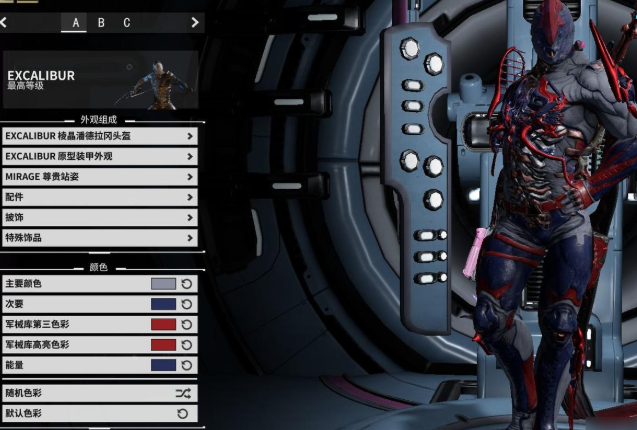Pick the 军械库高亮色彩 red swatch

coord(163,345)
